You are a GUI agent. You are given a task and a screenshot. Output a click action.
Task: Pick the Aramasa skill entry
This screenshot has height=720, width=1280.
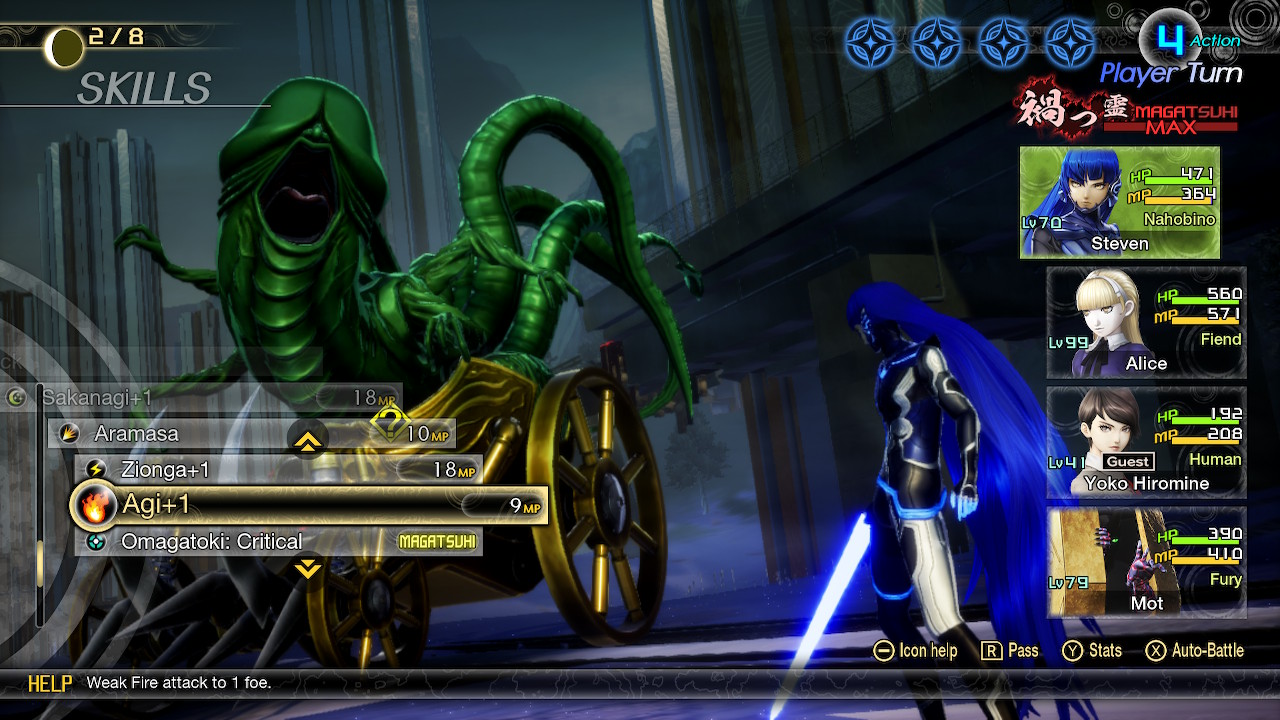point(250,433)
